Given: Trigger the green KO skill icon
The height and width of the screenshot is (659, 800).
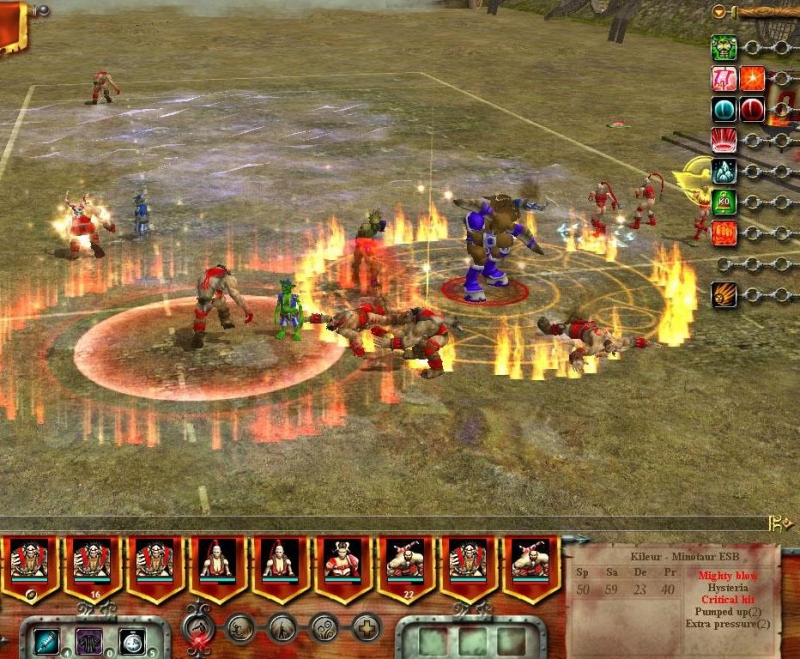Looking at the screenshot, I should [x=724, y=202].
